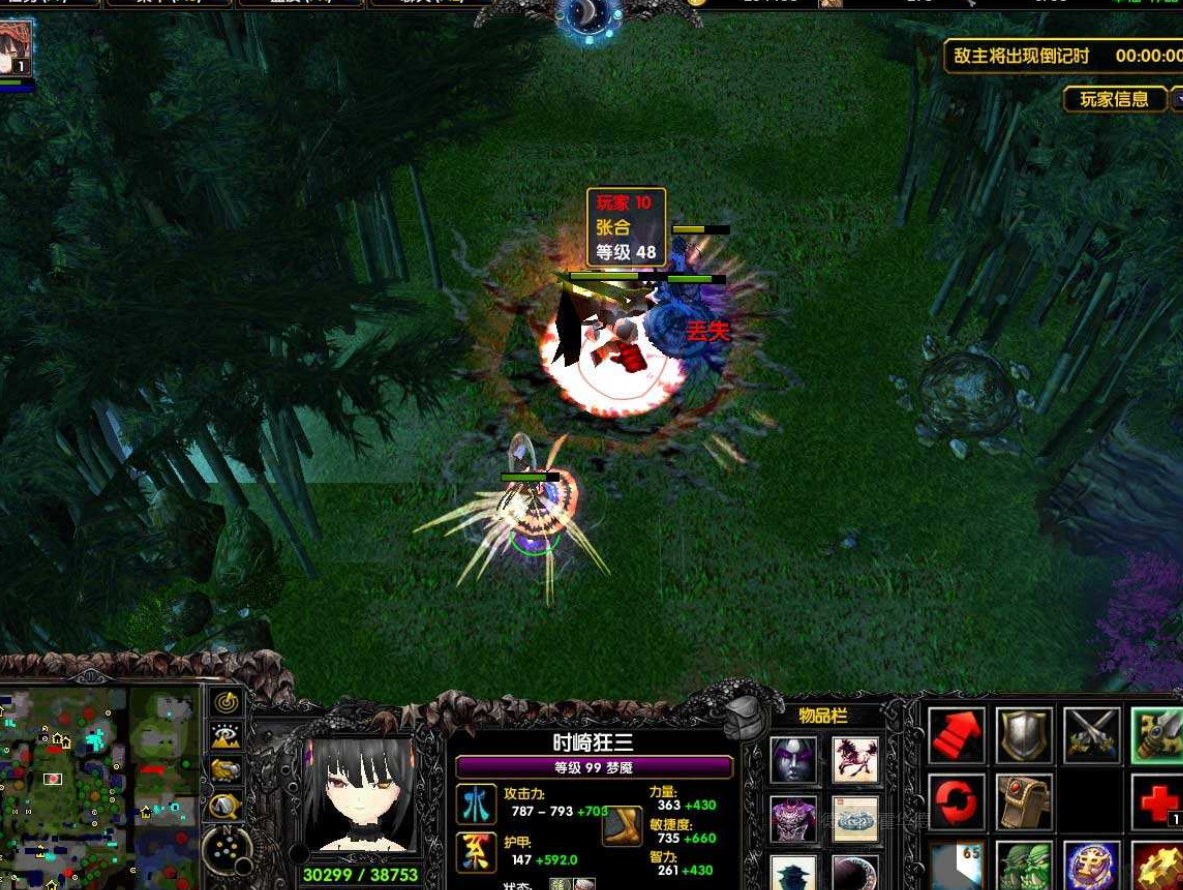Select the pale mask item in inventory

pos(793,760)
